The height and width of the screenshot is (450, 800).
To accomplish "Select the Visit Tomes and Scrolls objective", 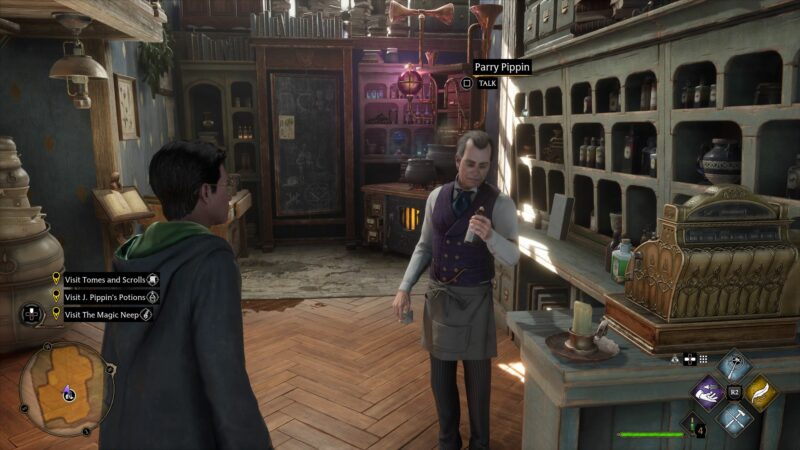I will (x=104, y=281).
